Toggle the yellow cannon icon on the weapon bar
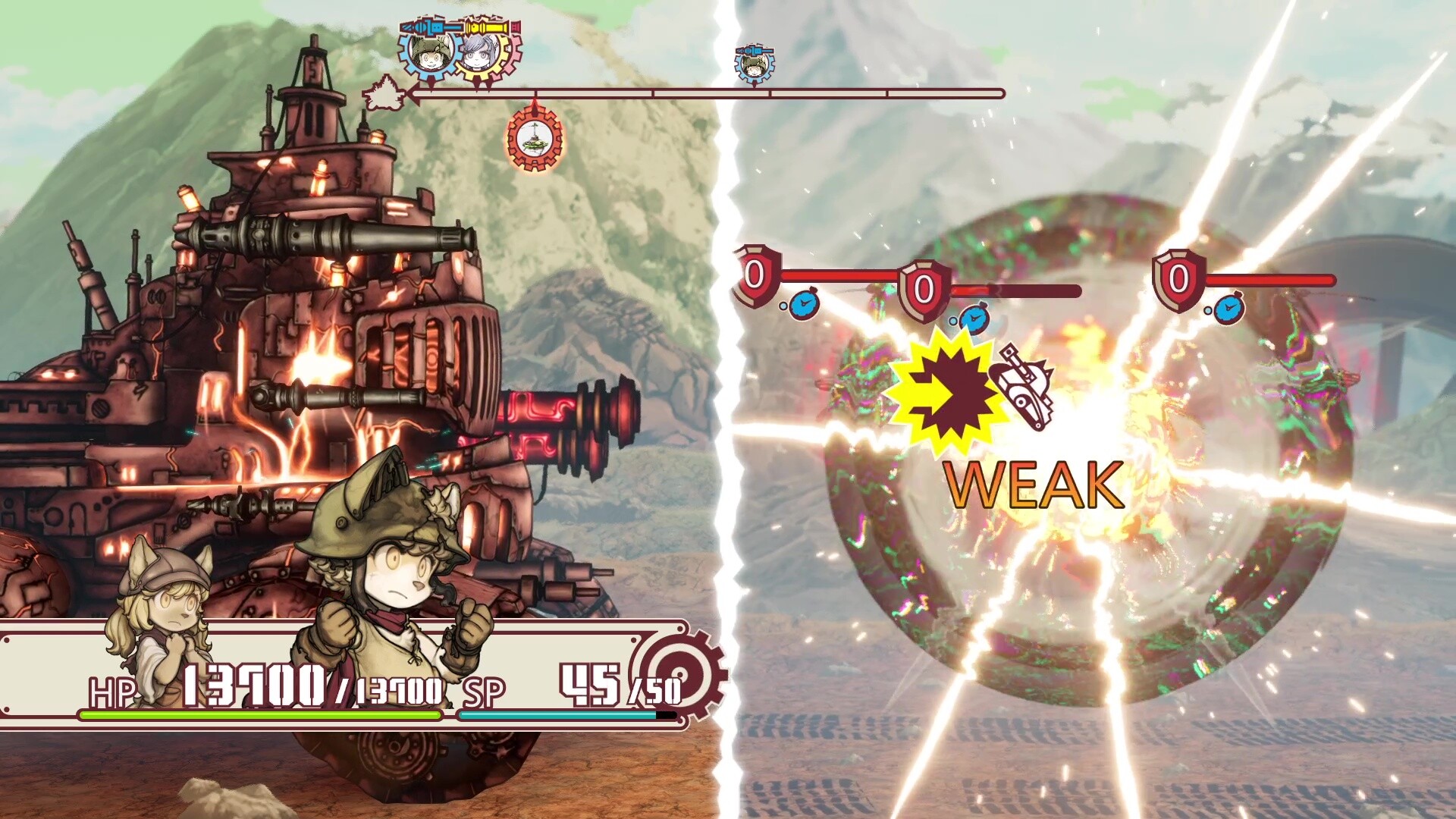 click(x=488, y=28)
